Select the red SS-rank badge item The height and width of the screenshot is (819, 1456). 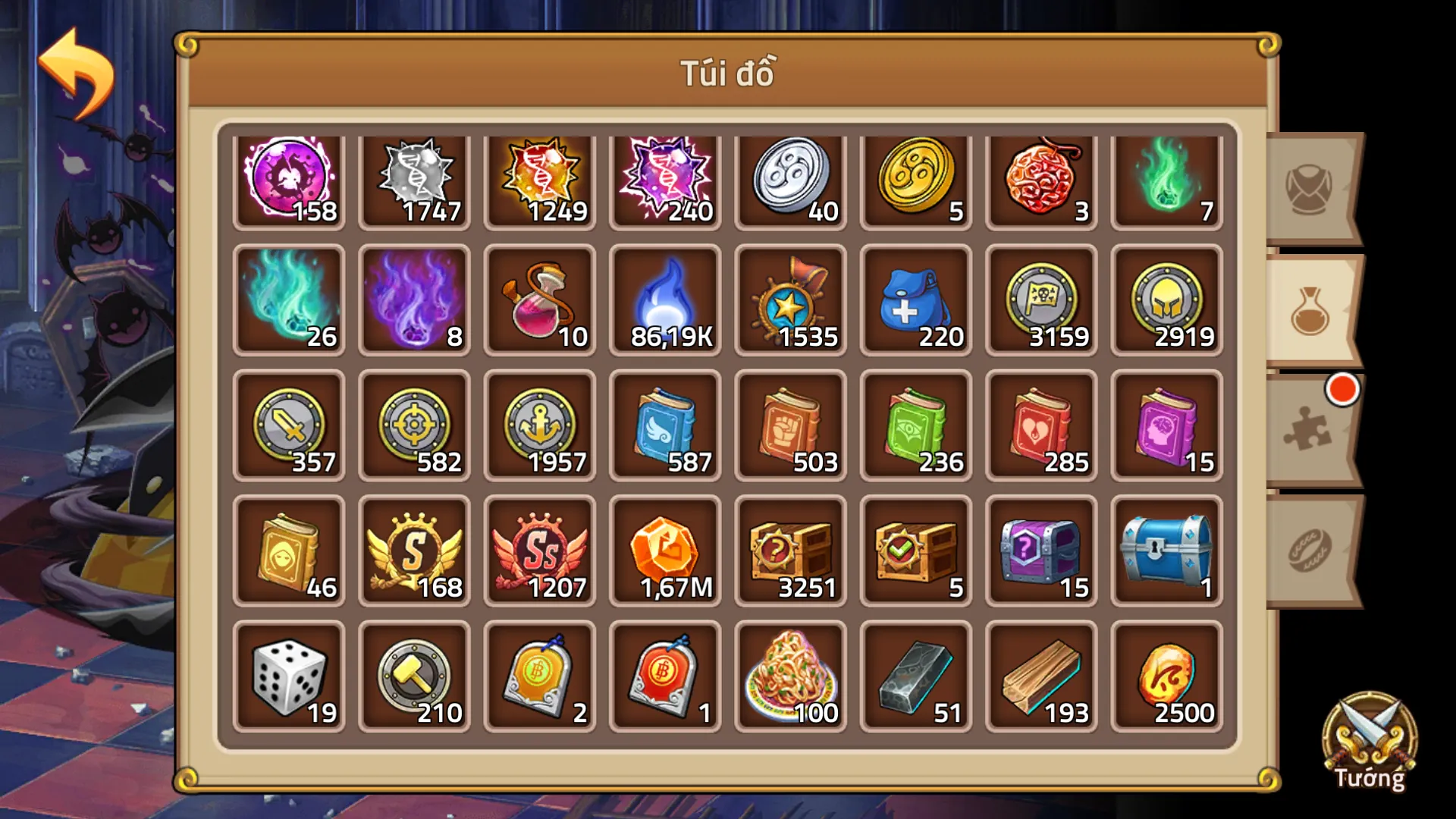tap(538, 550)
